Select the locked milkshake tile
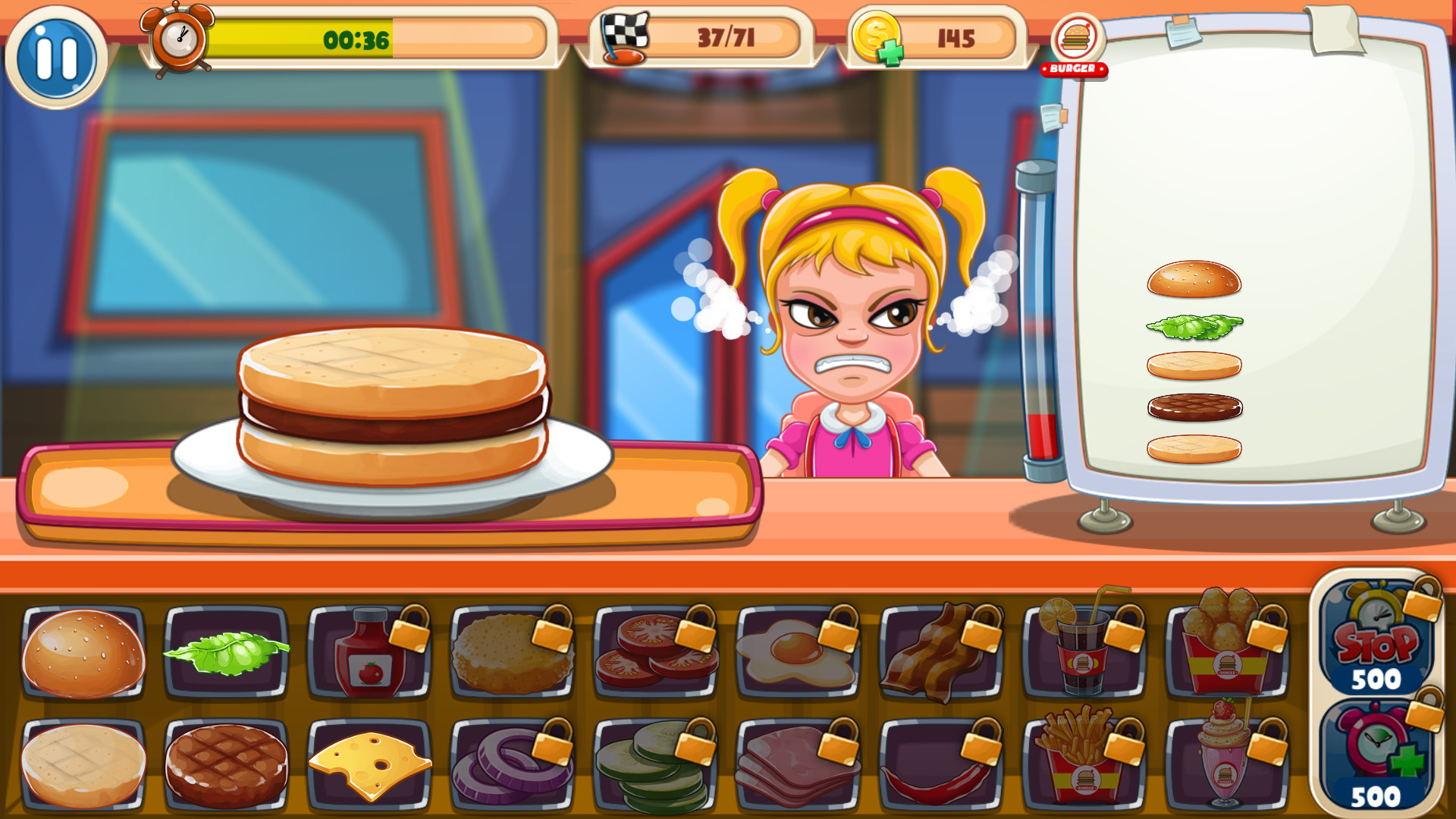Screen dimensions: 1456x819 pyautogui.click(x=1225, y=762)
